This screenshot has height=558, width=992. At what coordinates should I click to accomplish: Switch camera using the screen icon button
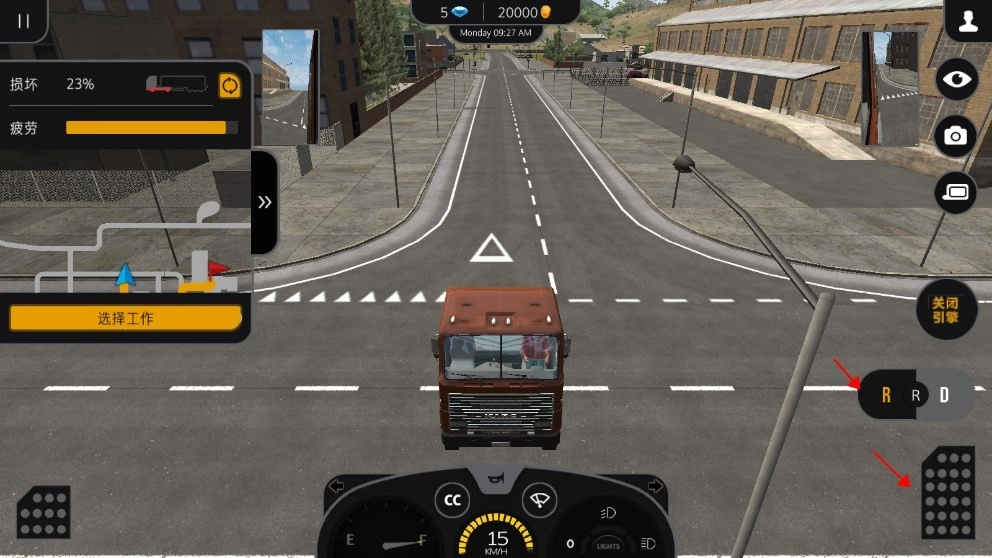[x=956, y=192]
